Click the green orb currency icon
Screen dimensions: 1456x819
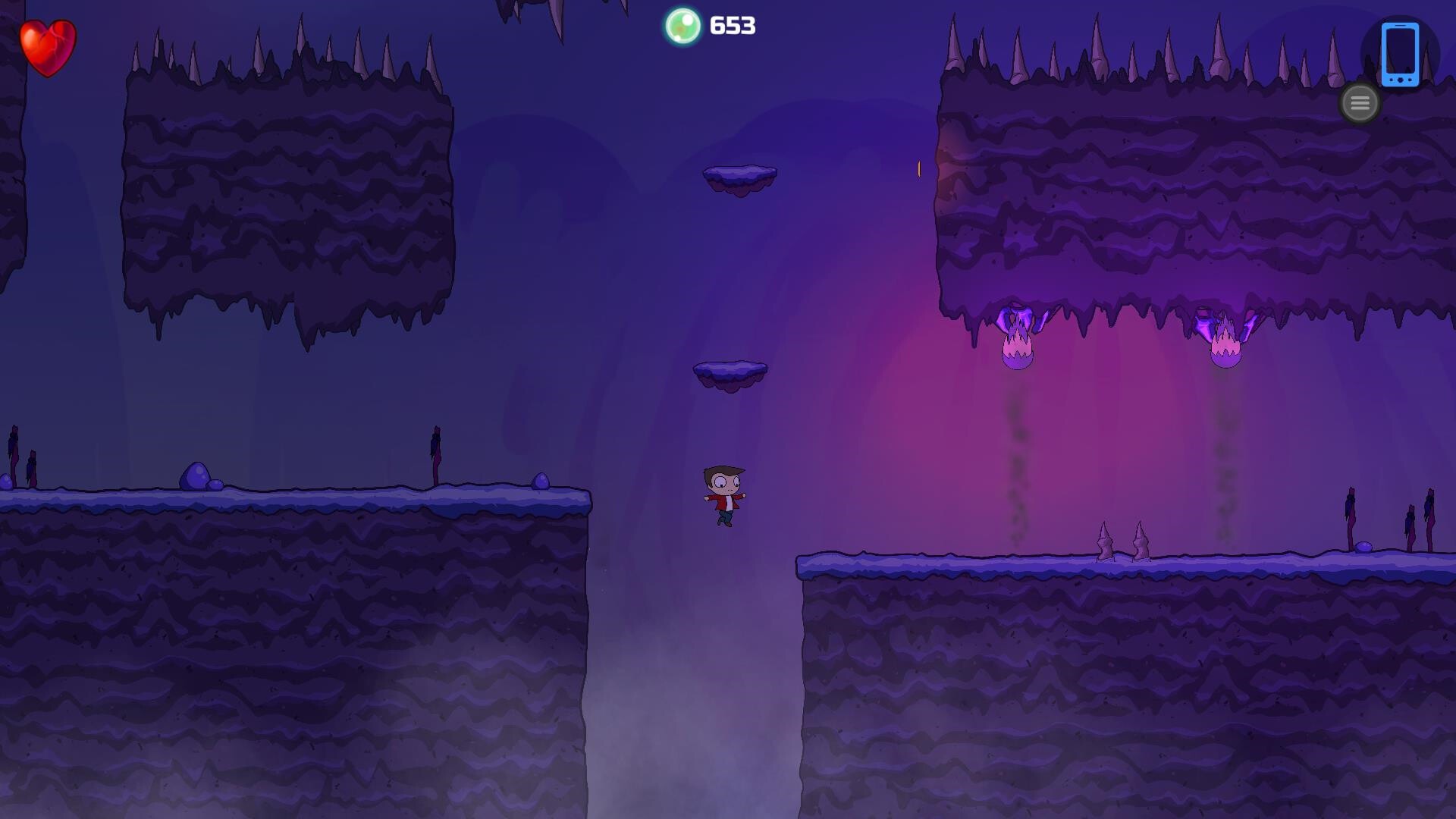point(682,27)
